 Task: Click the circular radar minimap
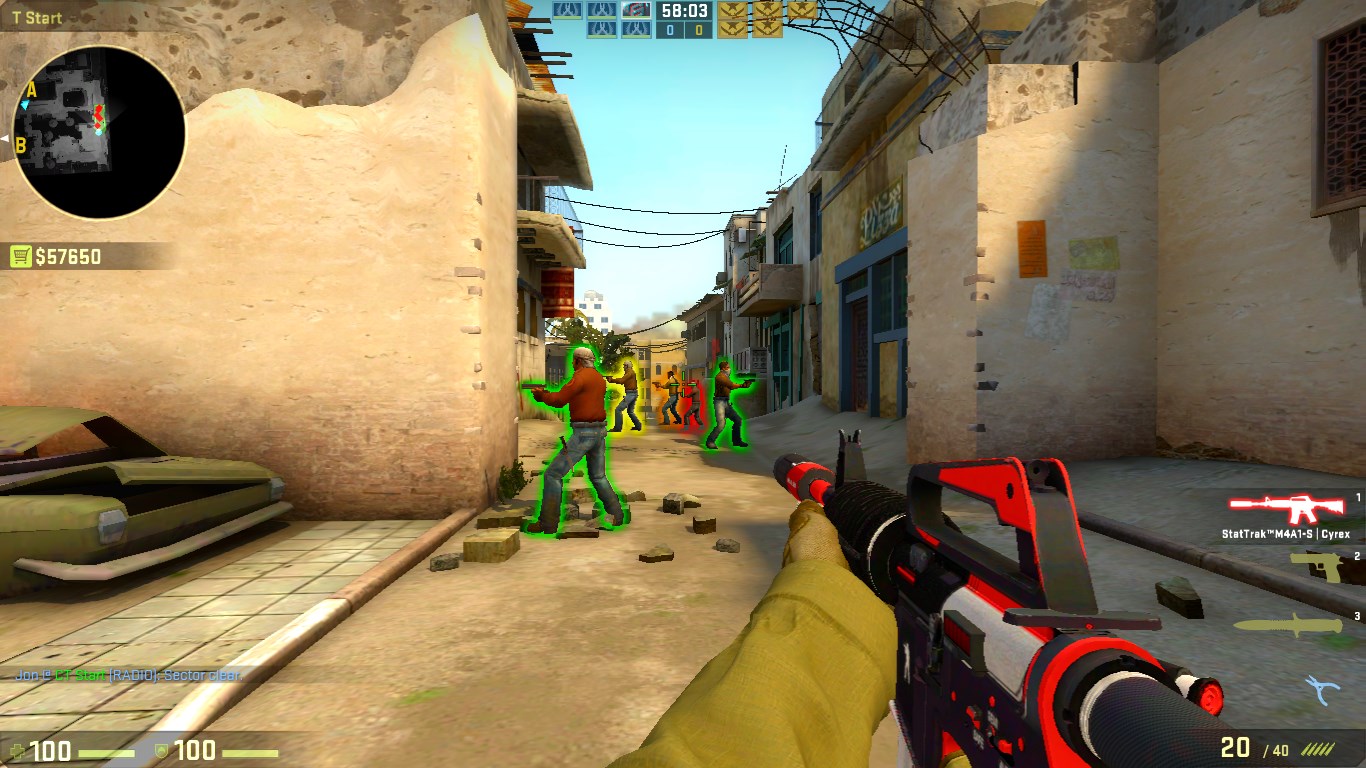100,133
